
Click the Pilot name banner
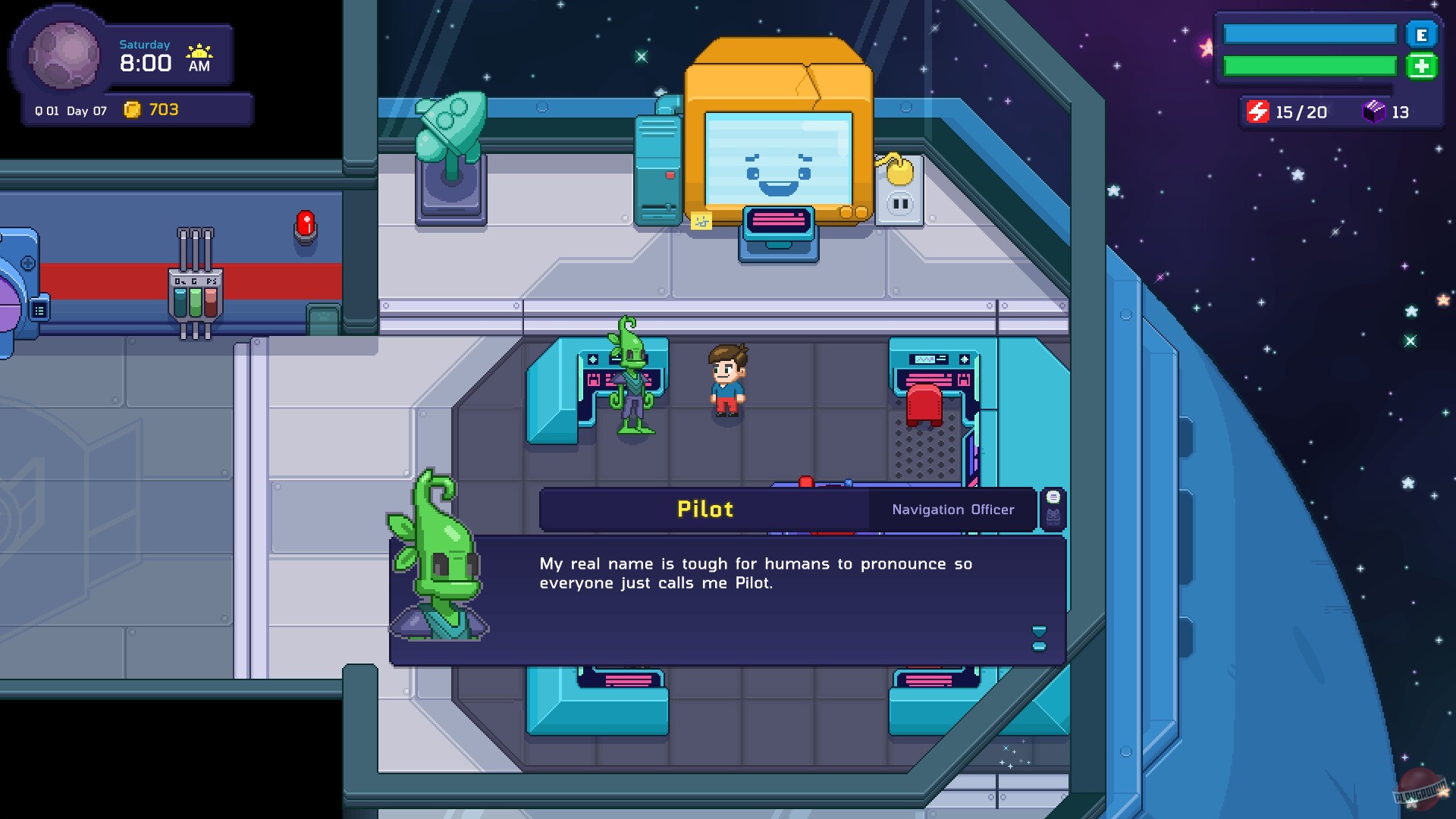(705, 510)
